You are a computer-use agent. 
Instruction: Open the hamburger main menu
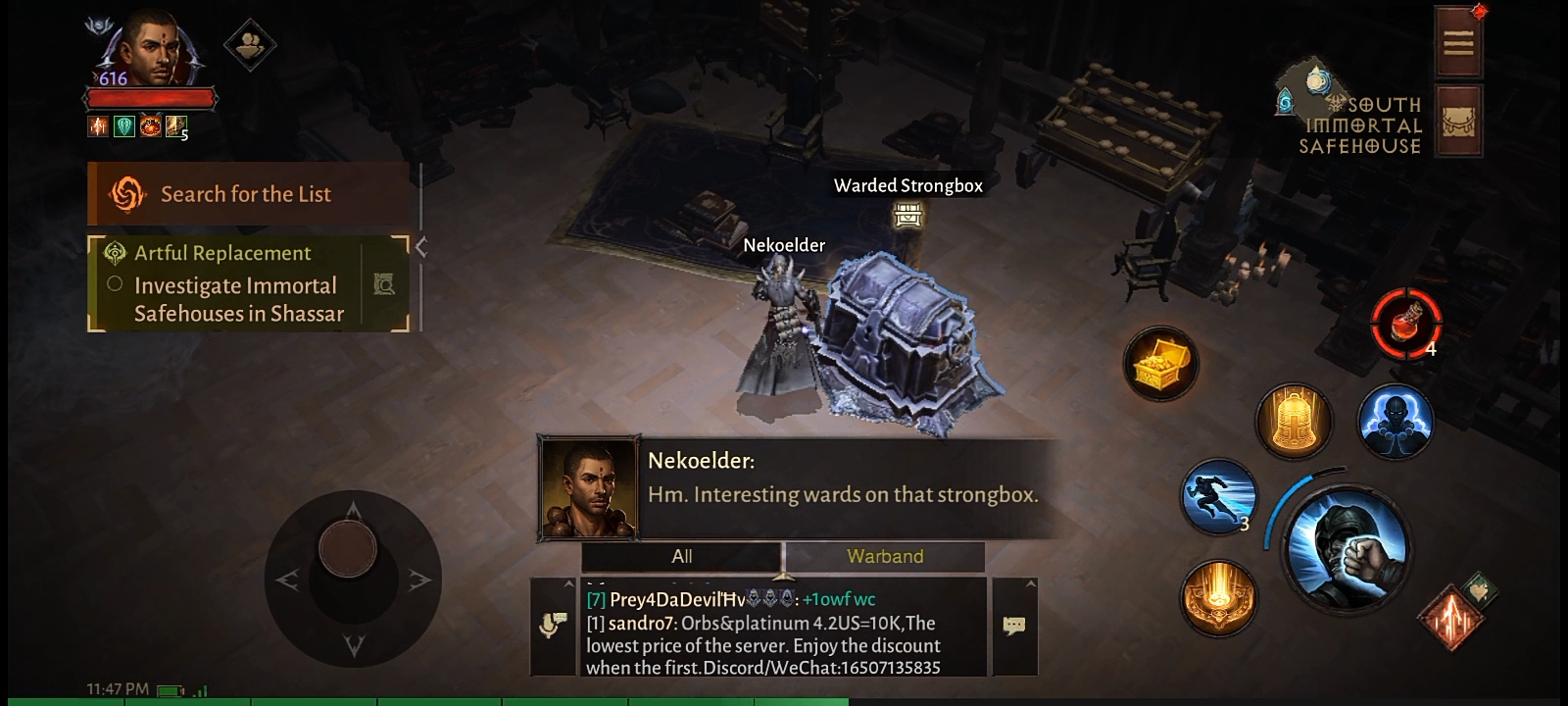(1457, 42)
